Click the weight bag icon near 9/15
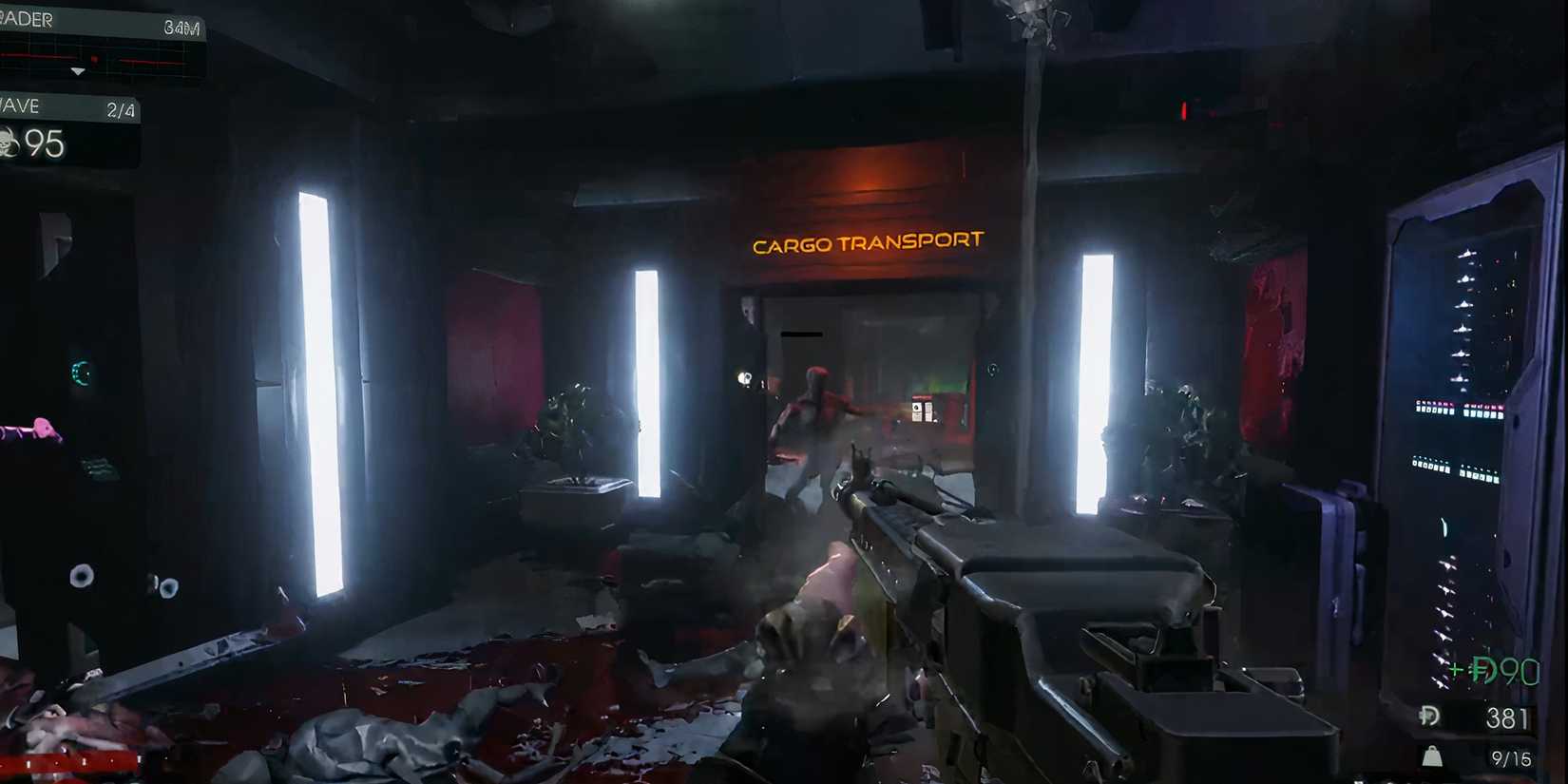 [x=1432, y=755]
